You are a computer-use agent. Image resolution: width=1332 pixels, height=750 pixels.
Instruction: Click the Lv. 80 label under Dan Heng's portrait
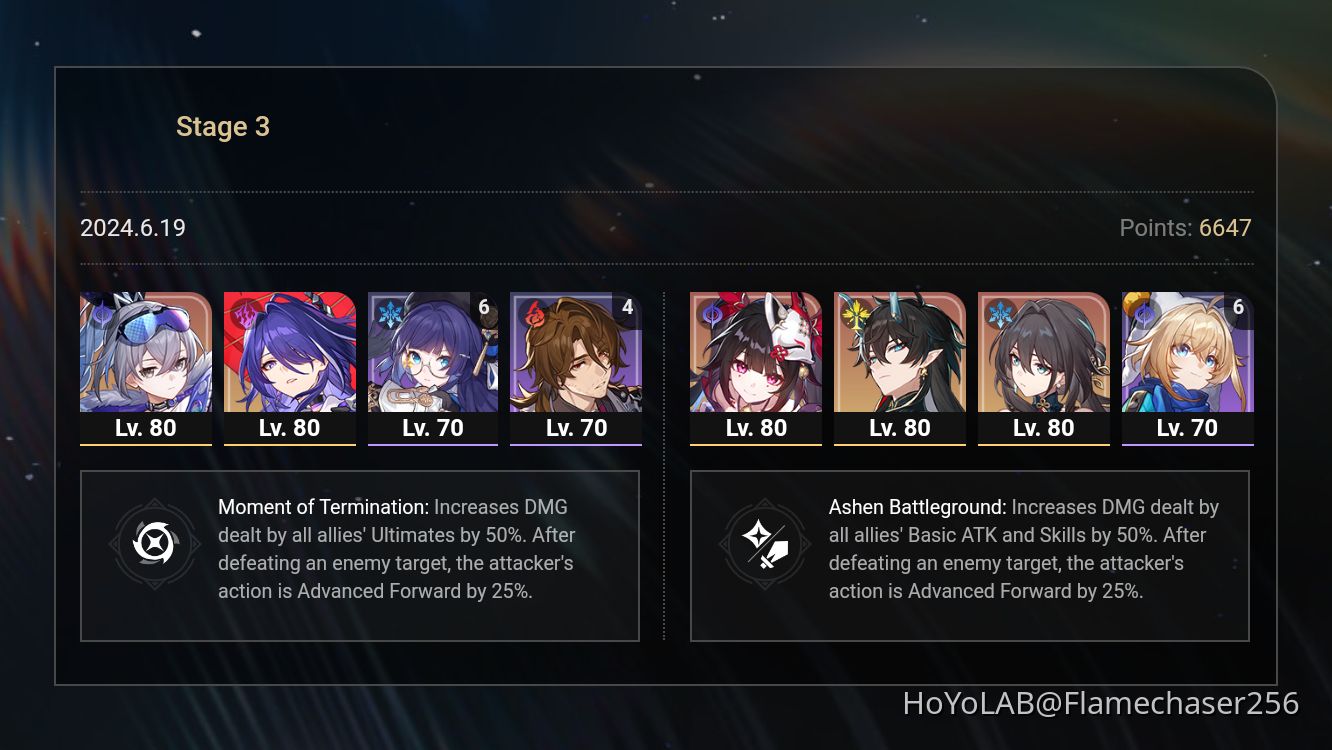pos(899,427)
